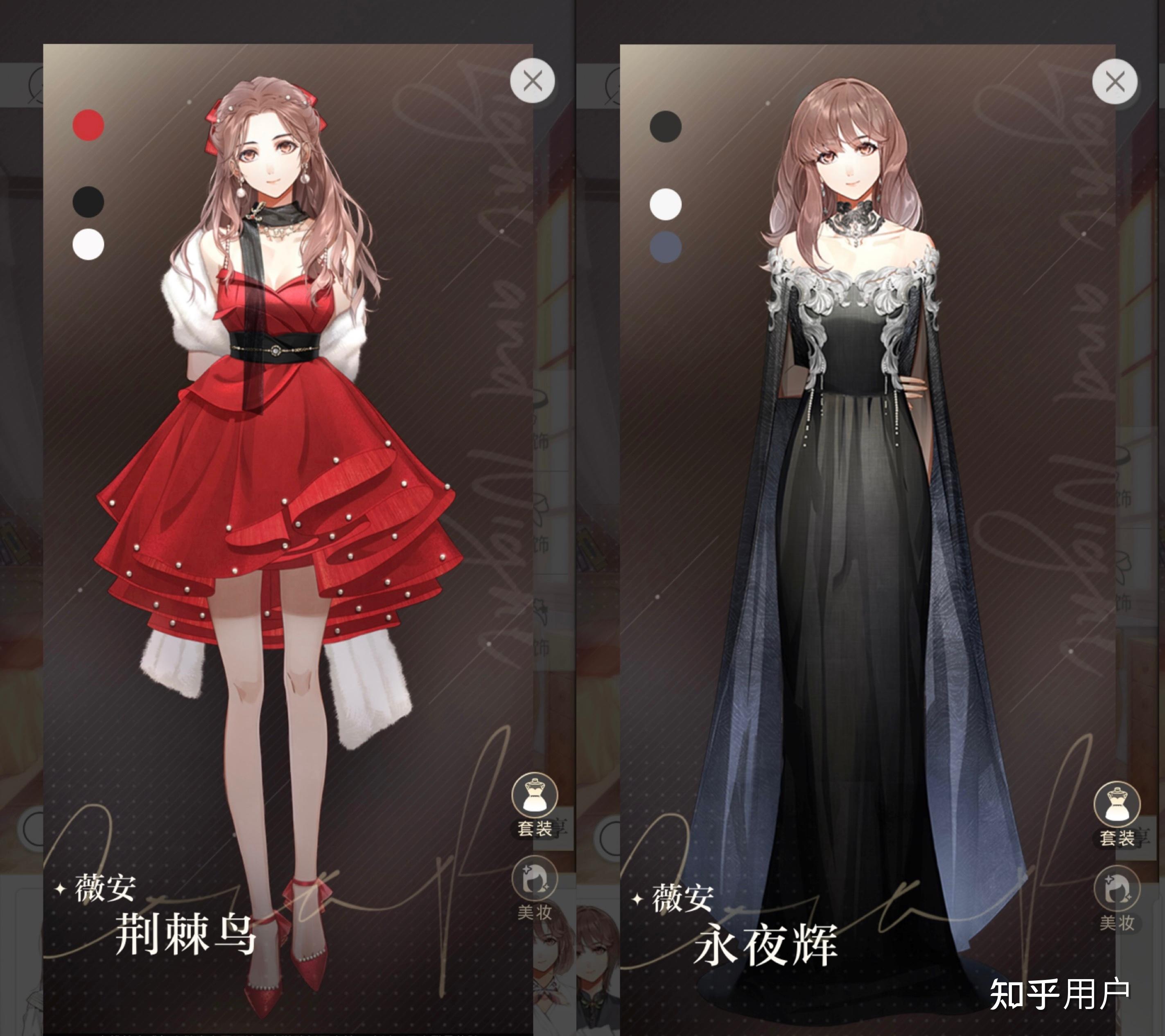Close the 荆棘鸟 outfit preview
Image resolution: width=1165 pixels, height=1036 pixels.
coord(531,81)
